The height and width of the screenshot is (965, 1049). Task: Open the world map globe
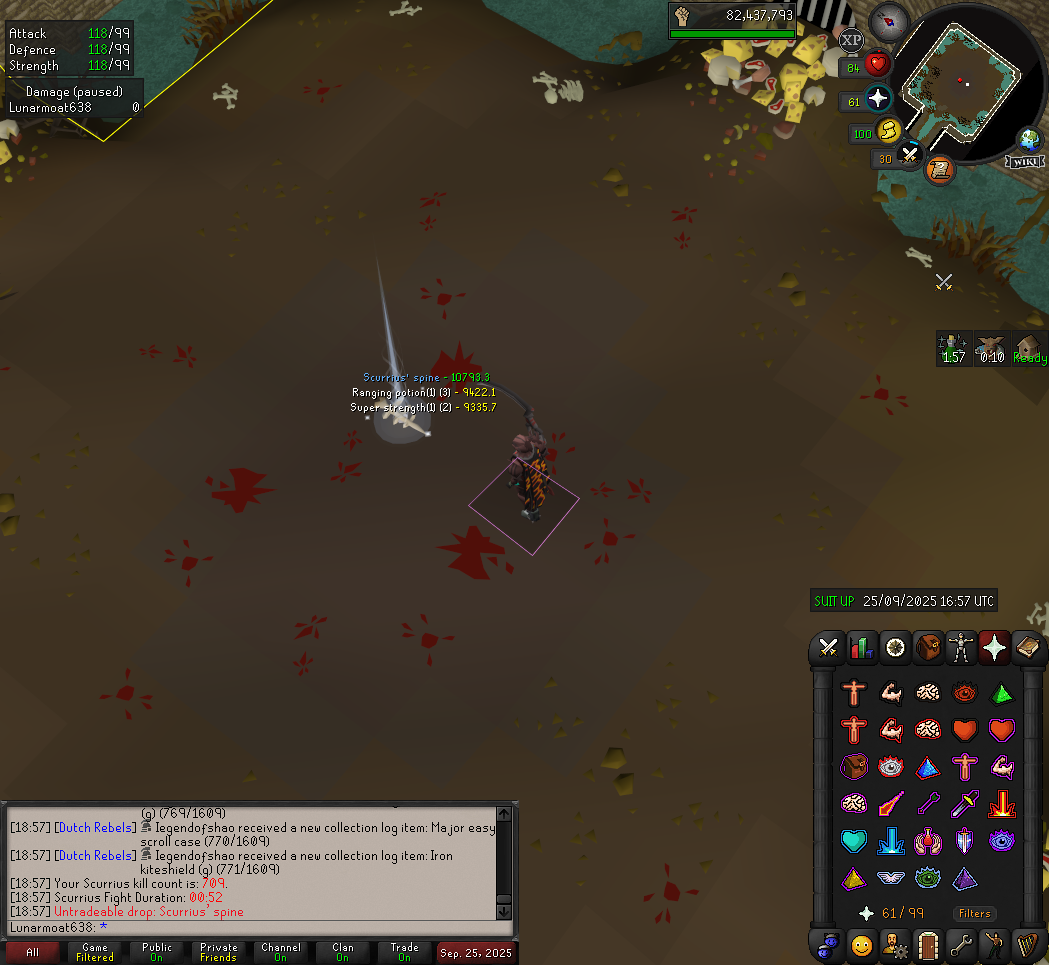pos(1028,140)
